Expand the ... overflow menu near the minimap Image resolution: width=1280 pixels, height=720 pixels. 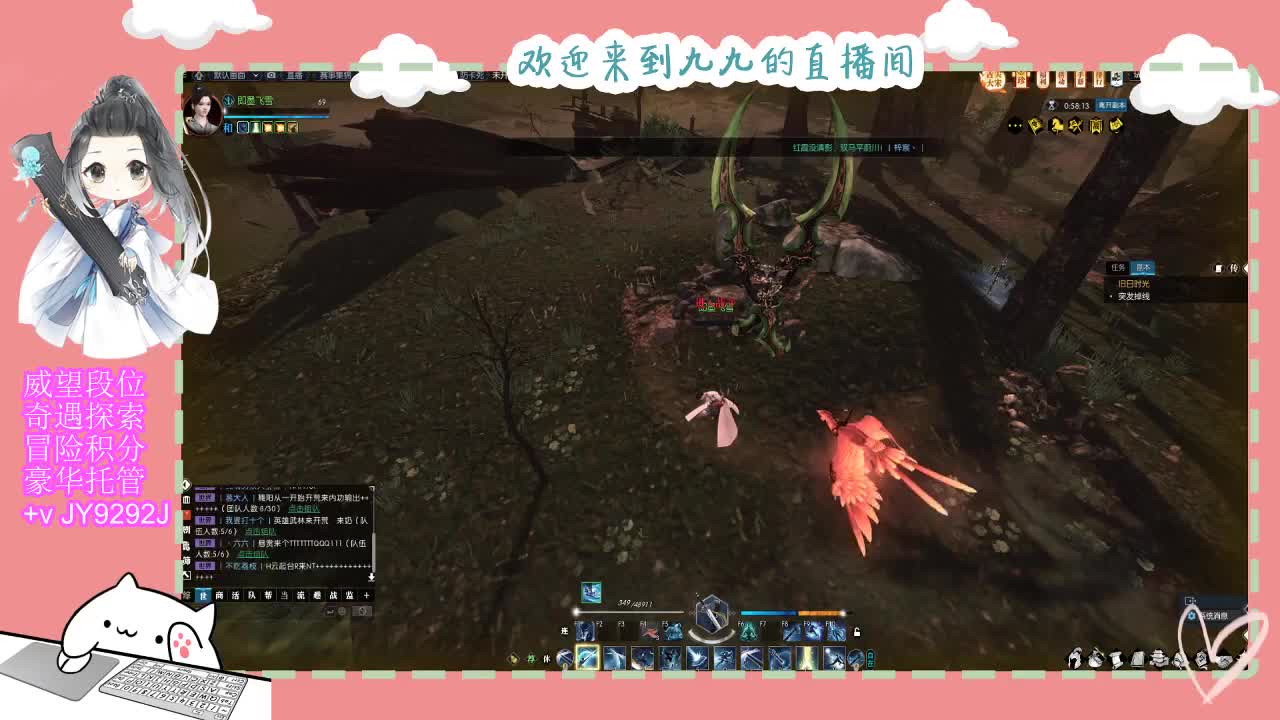coord(1015,125)
